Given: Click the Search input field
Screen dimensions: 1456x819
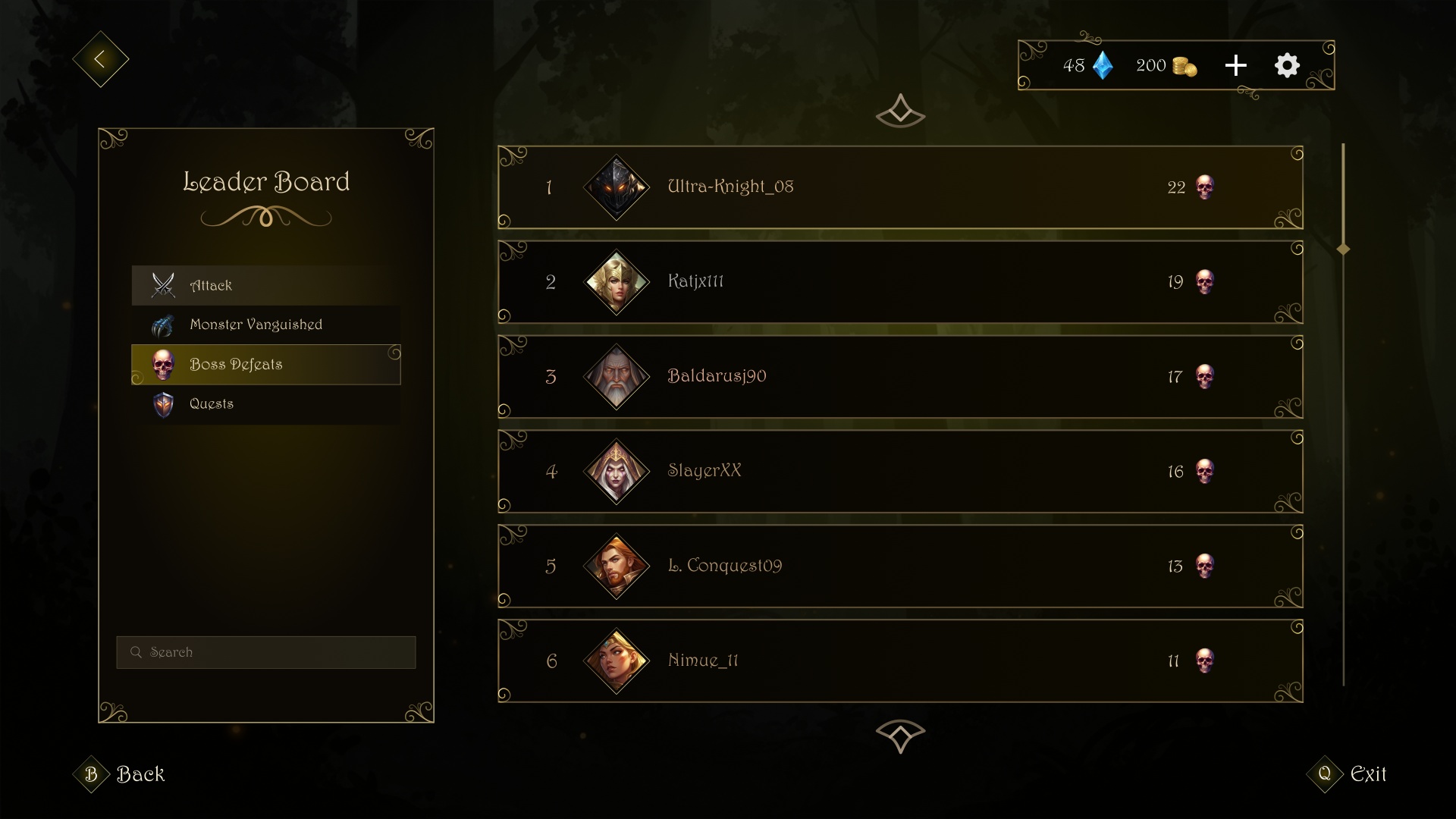Looking at the screenshot, I should (x=265, y=652).
